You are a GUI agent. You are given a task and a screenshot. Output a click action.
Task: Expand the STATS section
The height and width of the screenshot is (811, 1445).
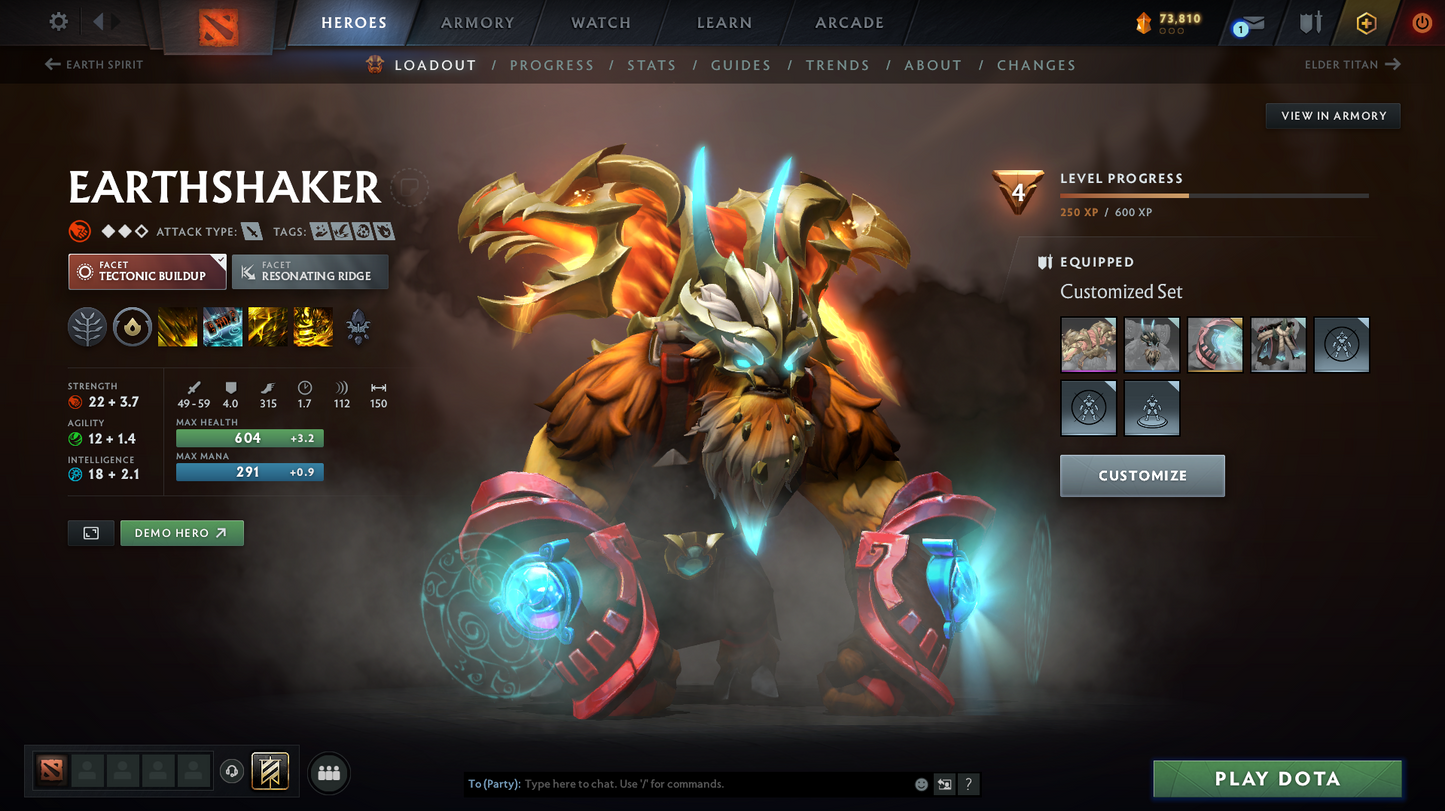pos(652,65)
